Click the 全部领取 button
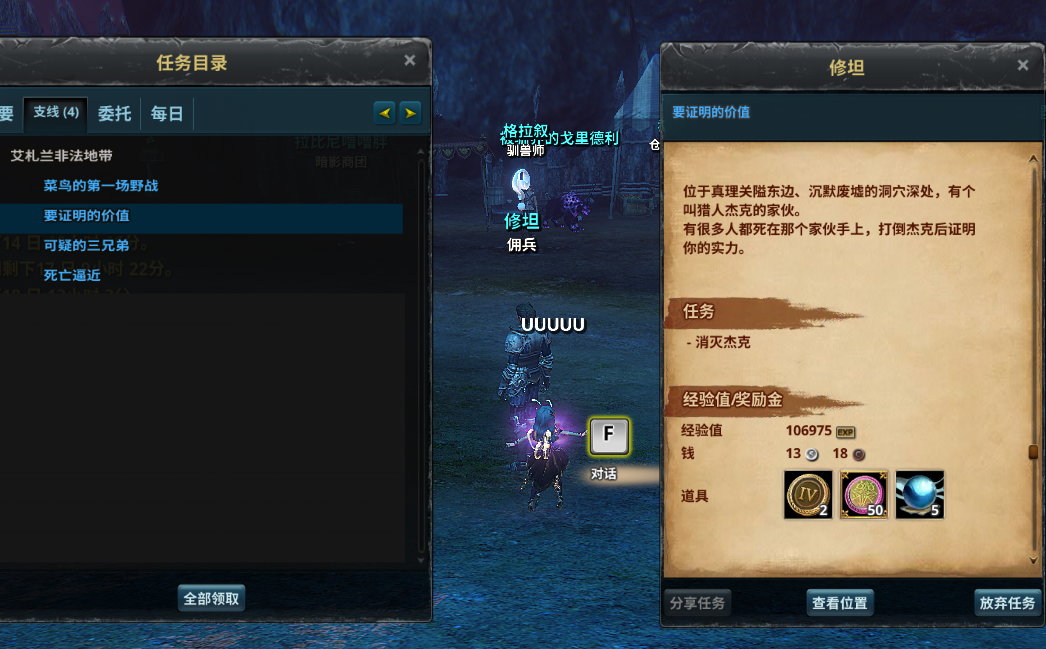The width and height of the screenshot is (1046, 649). [211, 598]
